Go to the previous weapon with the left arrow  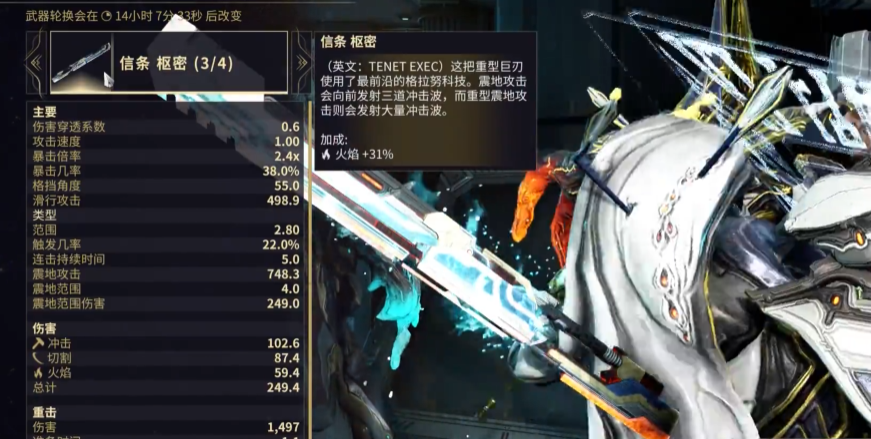[35, 62]
